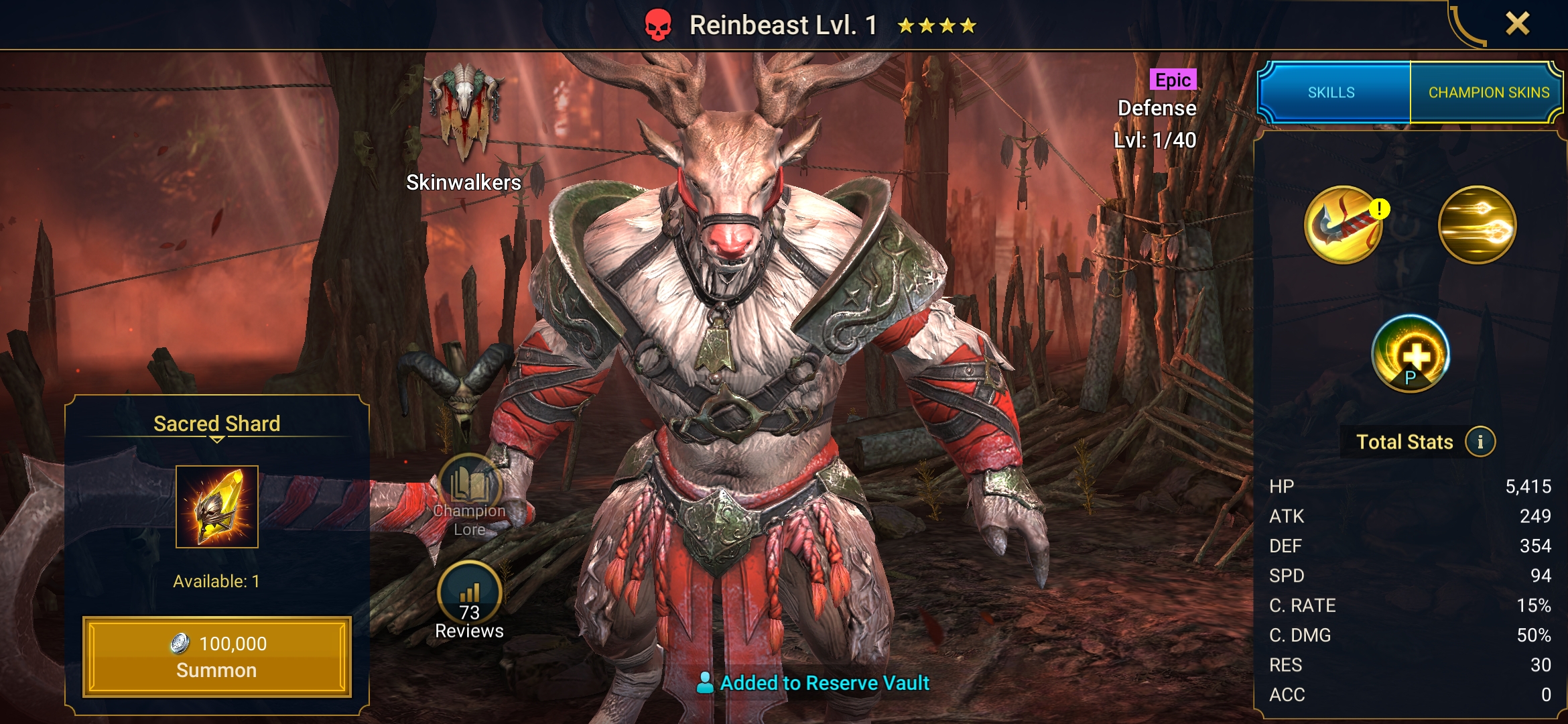Open Champion Lore
This screenshot has width=1568, height=724.
pyautogui.click(x=469, y=495)
